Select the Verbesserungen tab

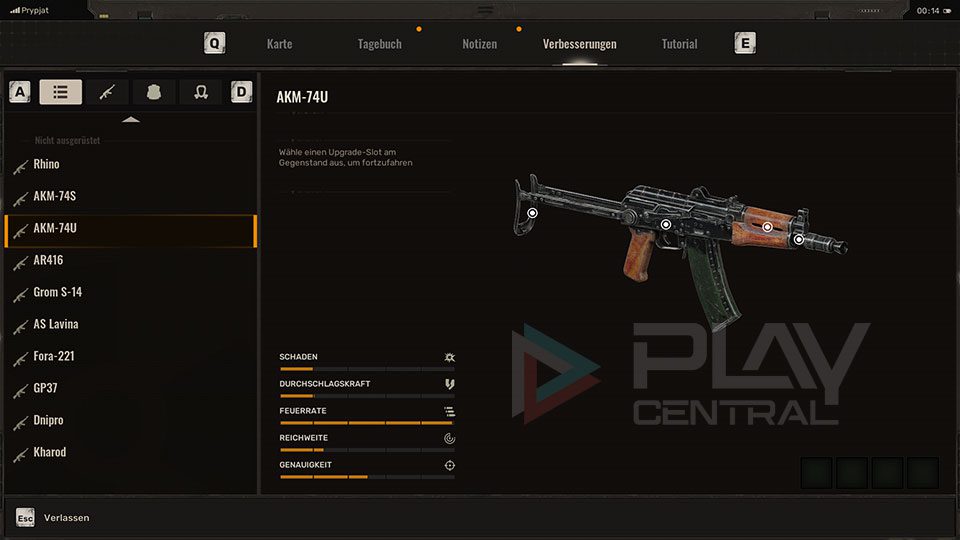point(579,44)
